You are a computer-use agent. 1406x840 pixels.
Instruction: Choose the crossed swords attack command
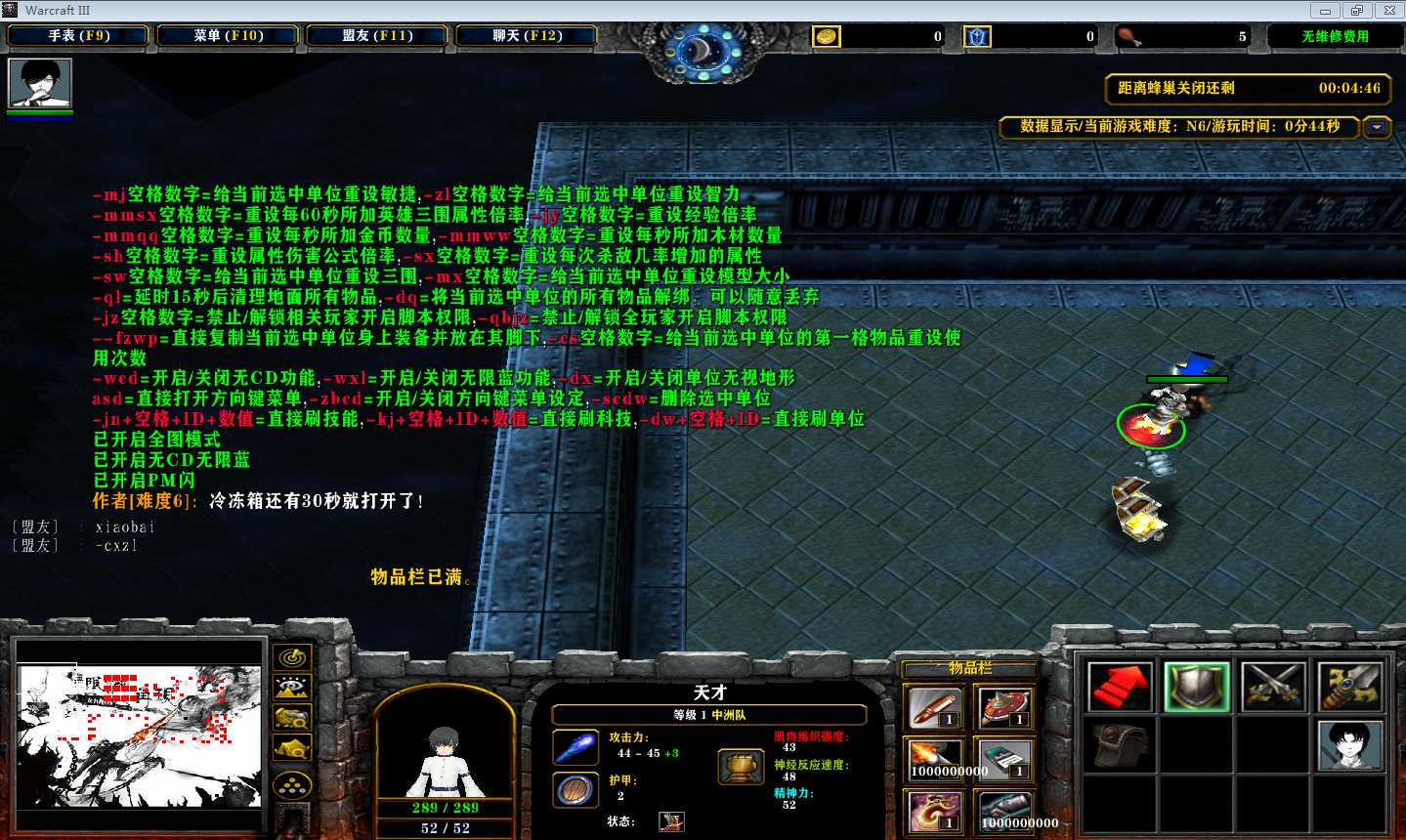tap(1272, 687)
